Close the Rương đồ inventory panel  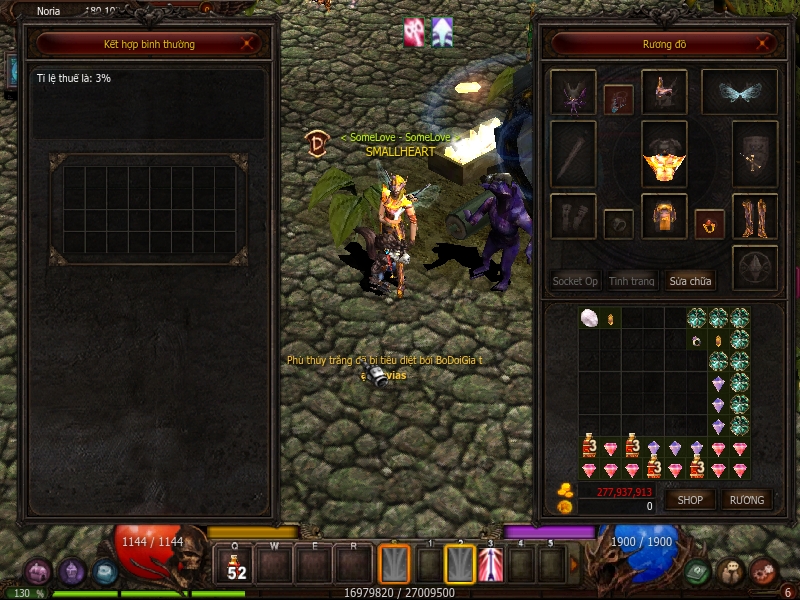point(765,44)
